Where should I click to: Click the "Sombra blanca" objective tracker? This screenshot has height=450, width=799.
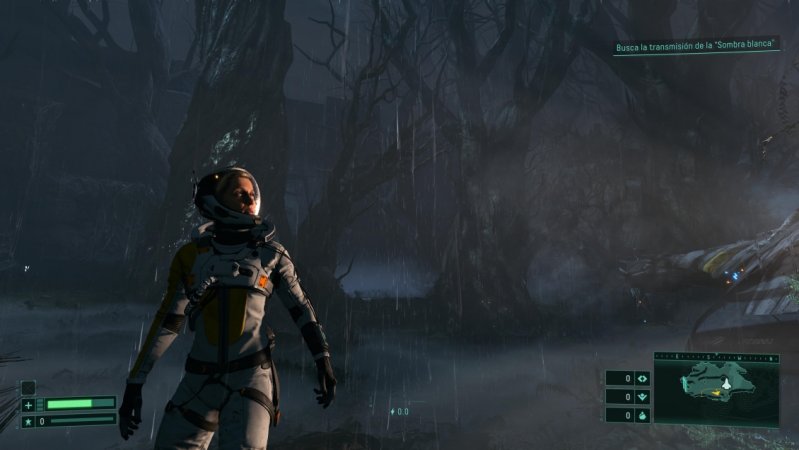699,47
